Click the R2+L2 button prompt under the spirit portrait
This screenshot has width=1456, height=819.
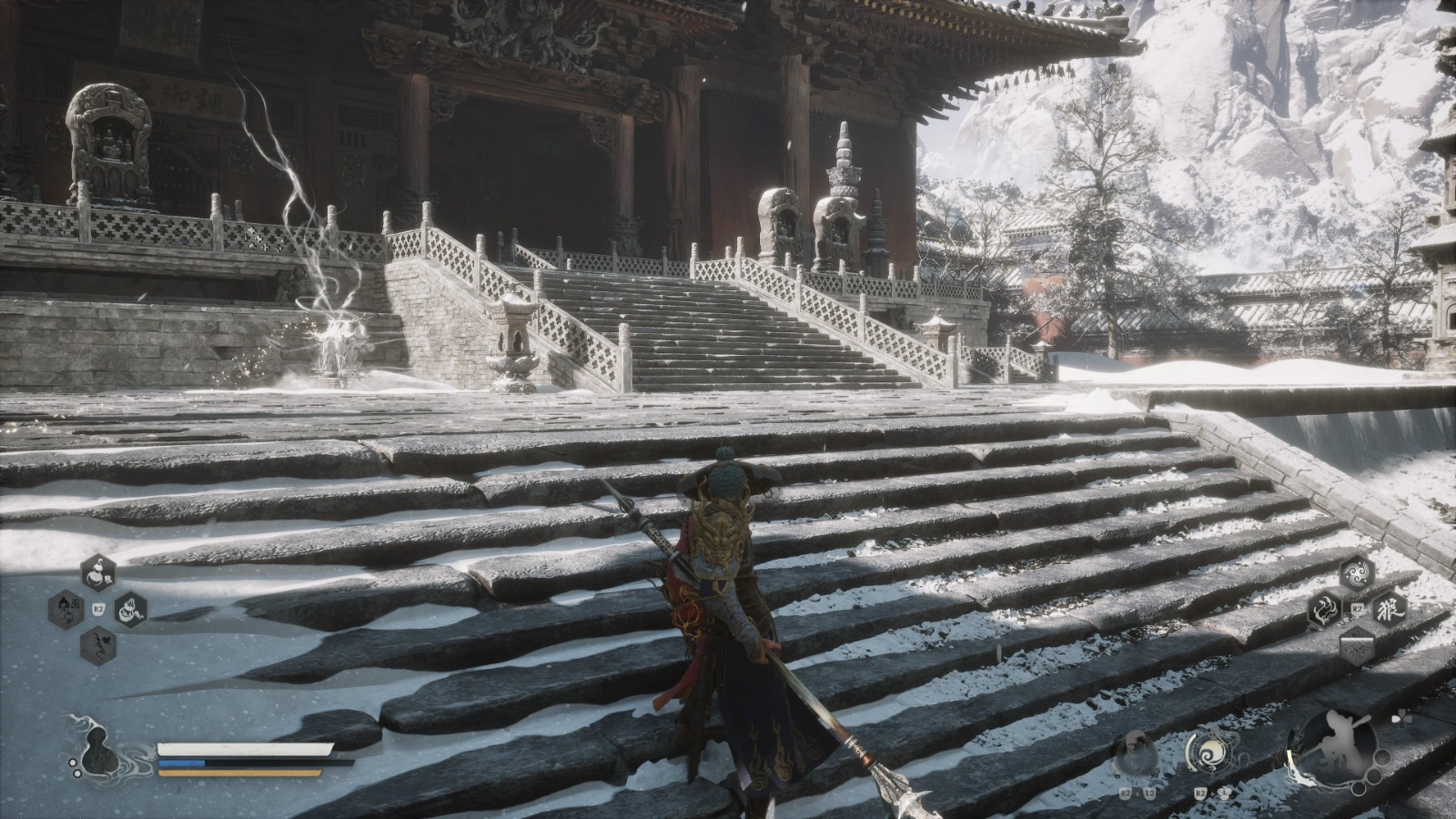[1137, 794]
